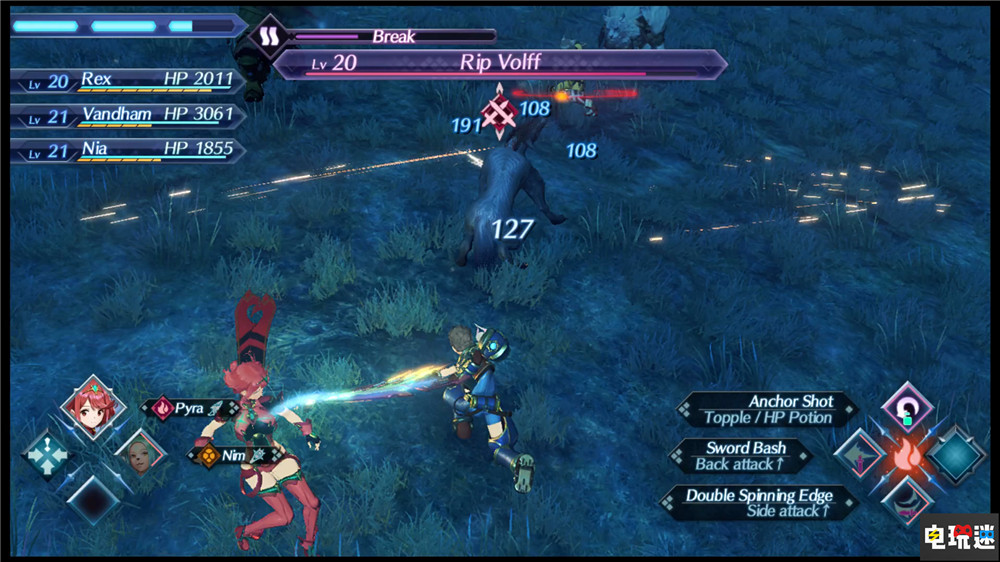Activate the Double Spinning Edge art icon
Screen dimensions: 1000x562
click(x=907, y=501)
